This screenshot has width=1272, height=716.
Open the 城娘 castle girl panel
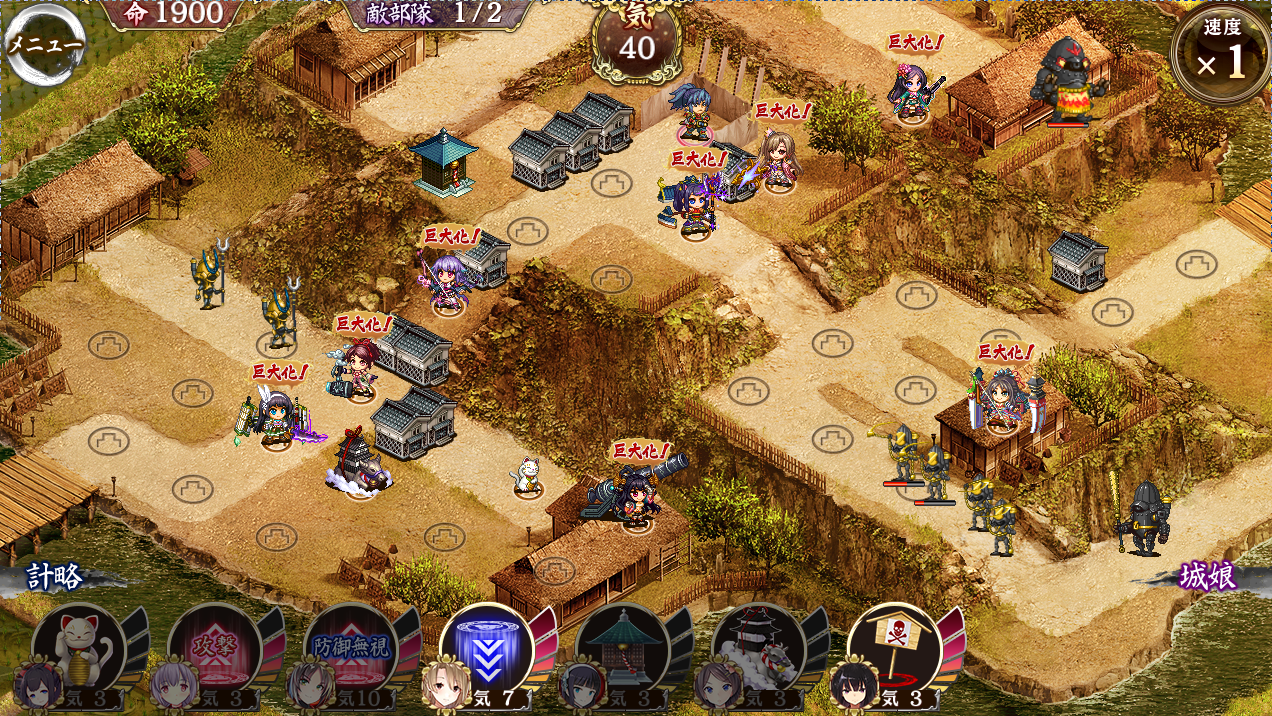click(1206, 578)
